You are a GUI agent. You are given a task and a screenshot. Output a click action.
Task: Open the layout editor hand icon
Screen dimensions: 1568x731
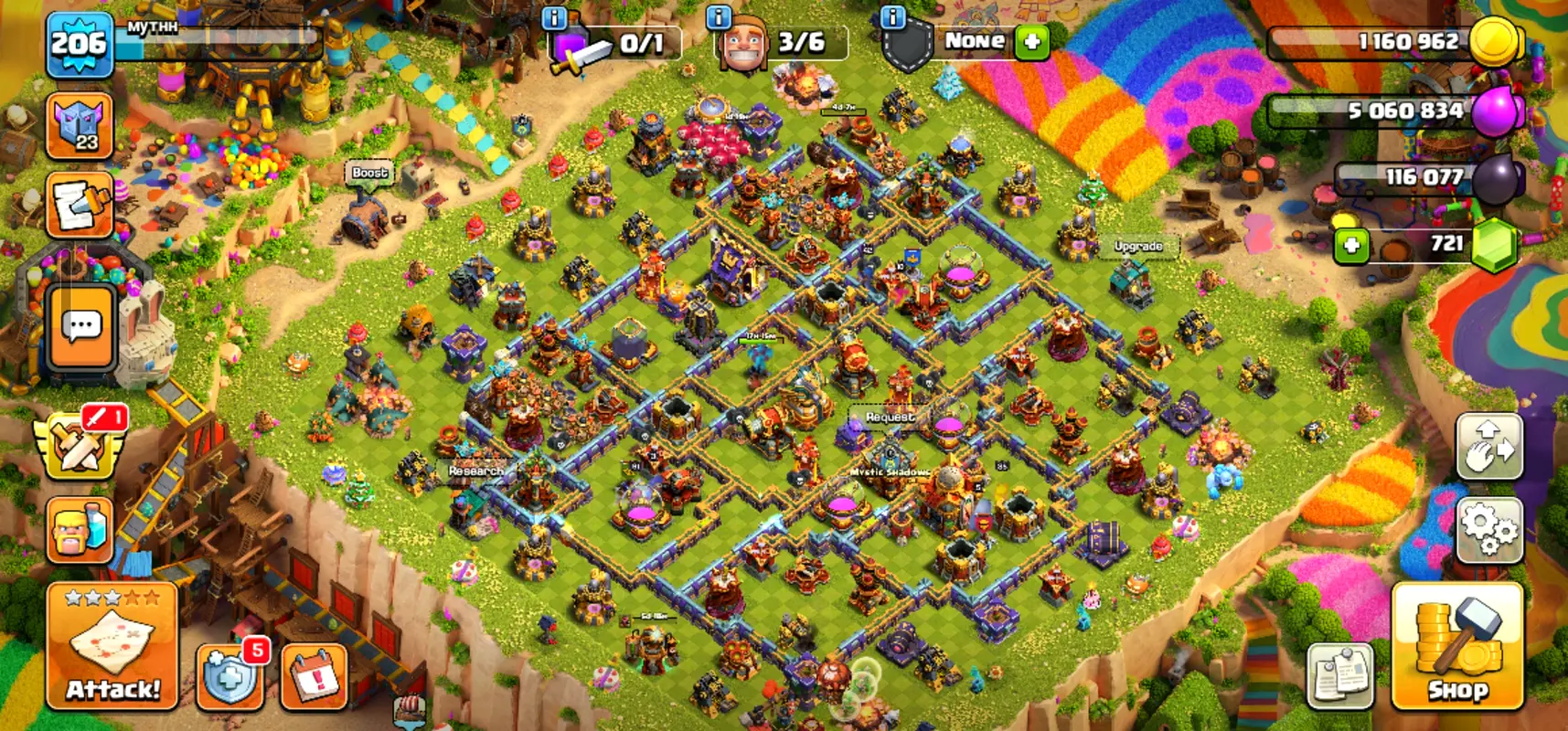tap(1489, 447)
